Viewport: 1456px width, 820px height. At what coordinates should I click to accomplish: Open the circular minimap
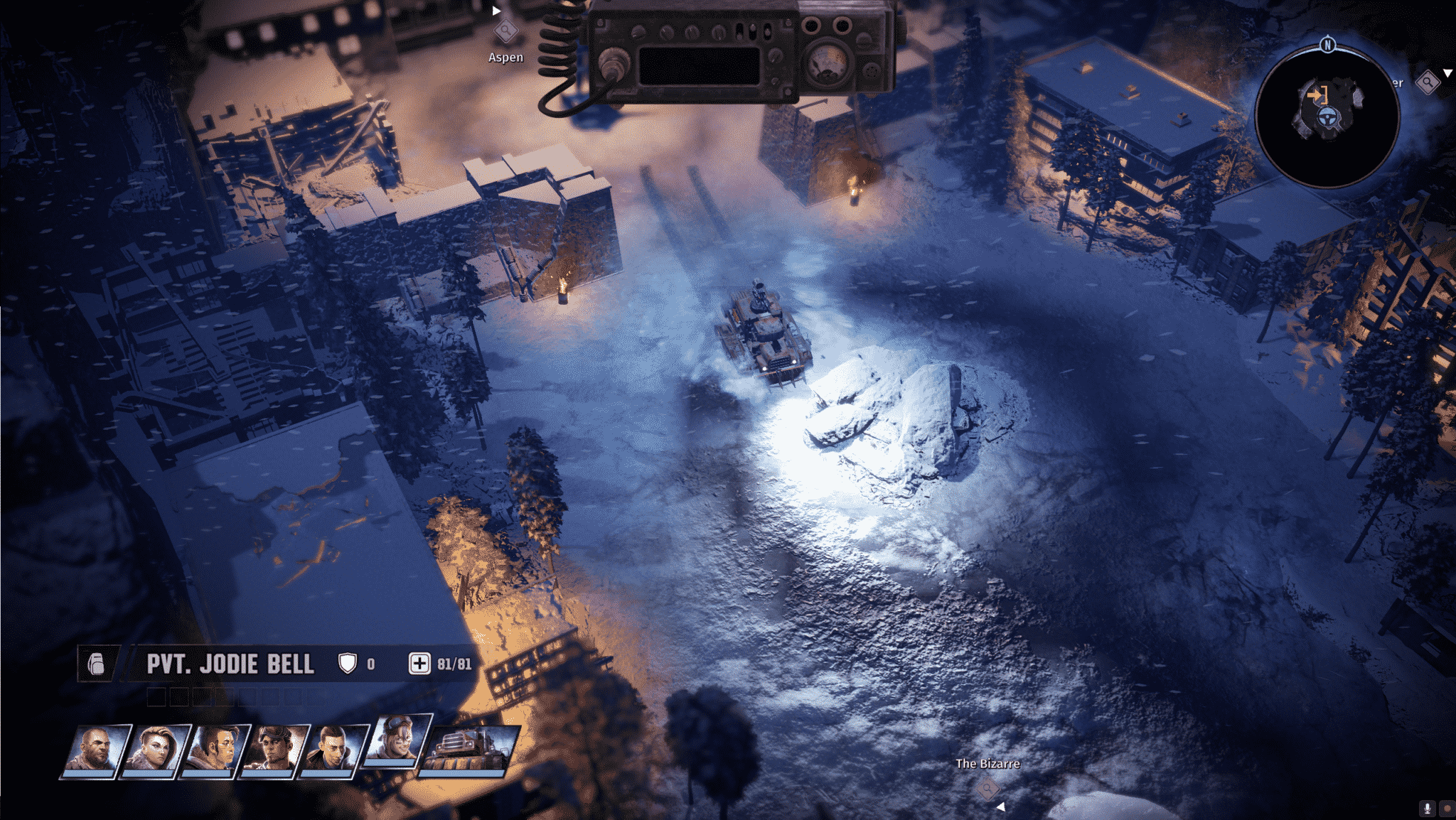tap(1327, 117)
